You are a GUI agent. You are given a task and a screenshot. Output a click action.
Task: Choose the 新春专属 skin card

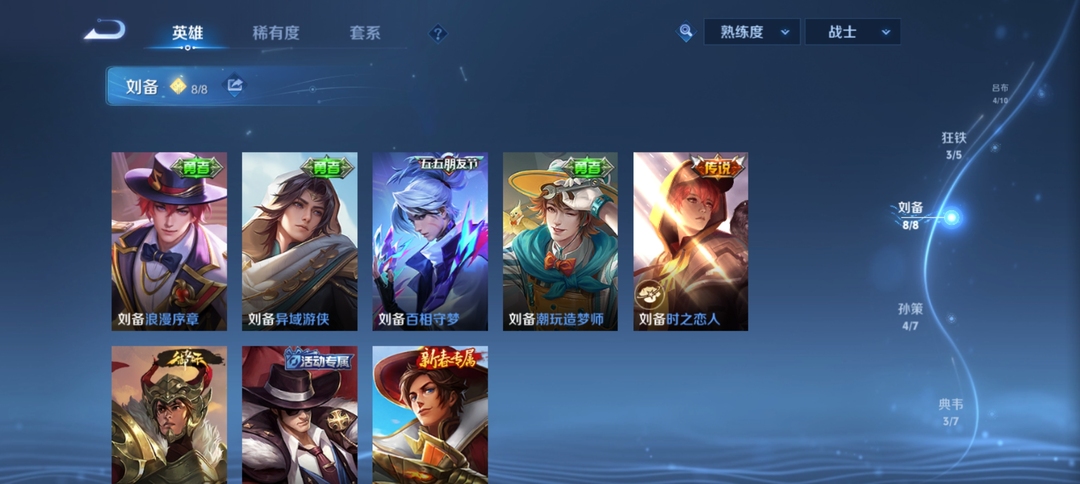click(x=430, y=415)
